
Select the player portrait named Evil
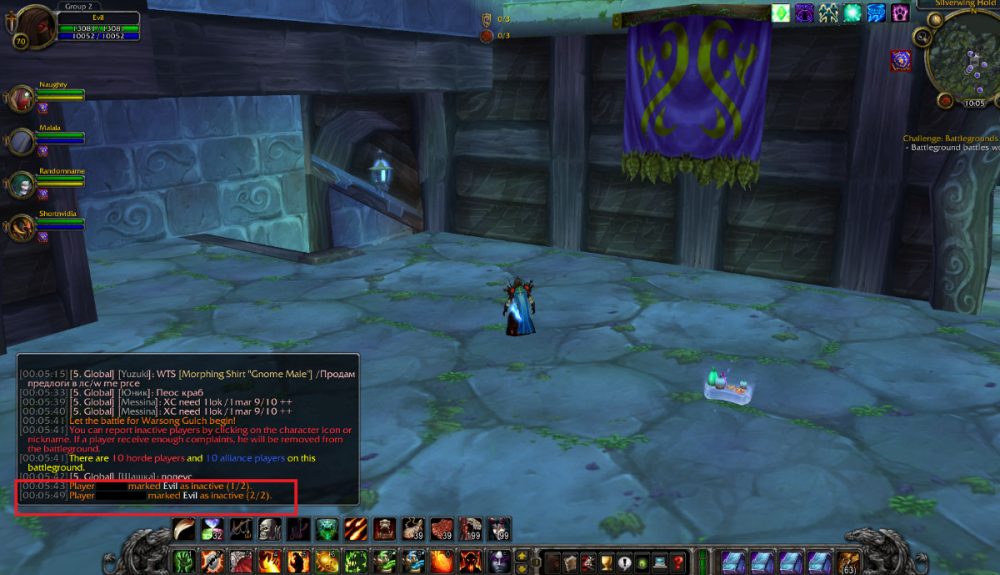coord(35,24)
